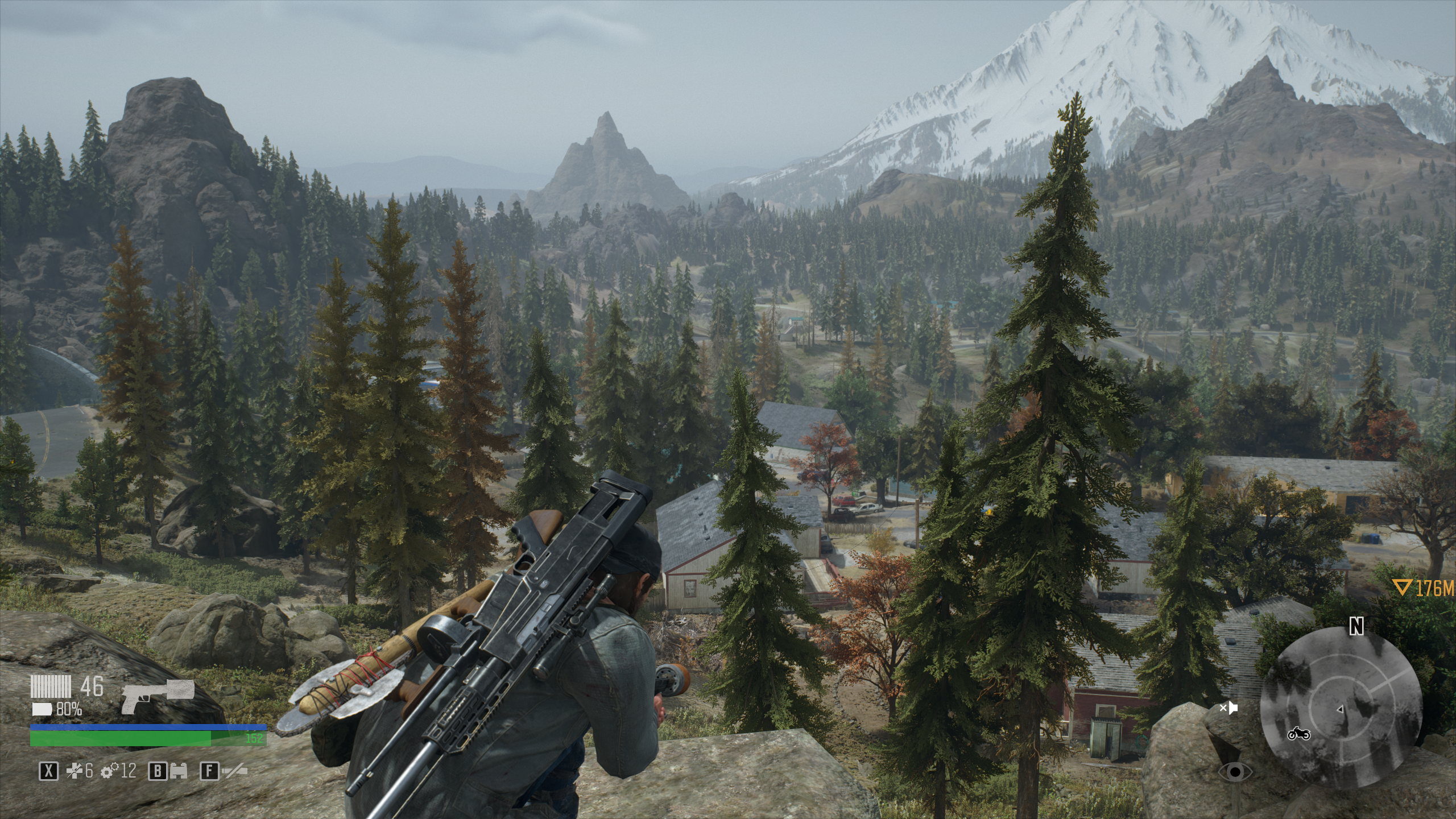Choose the melee knife icon

[x=234, y=771]
